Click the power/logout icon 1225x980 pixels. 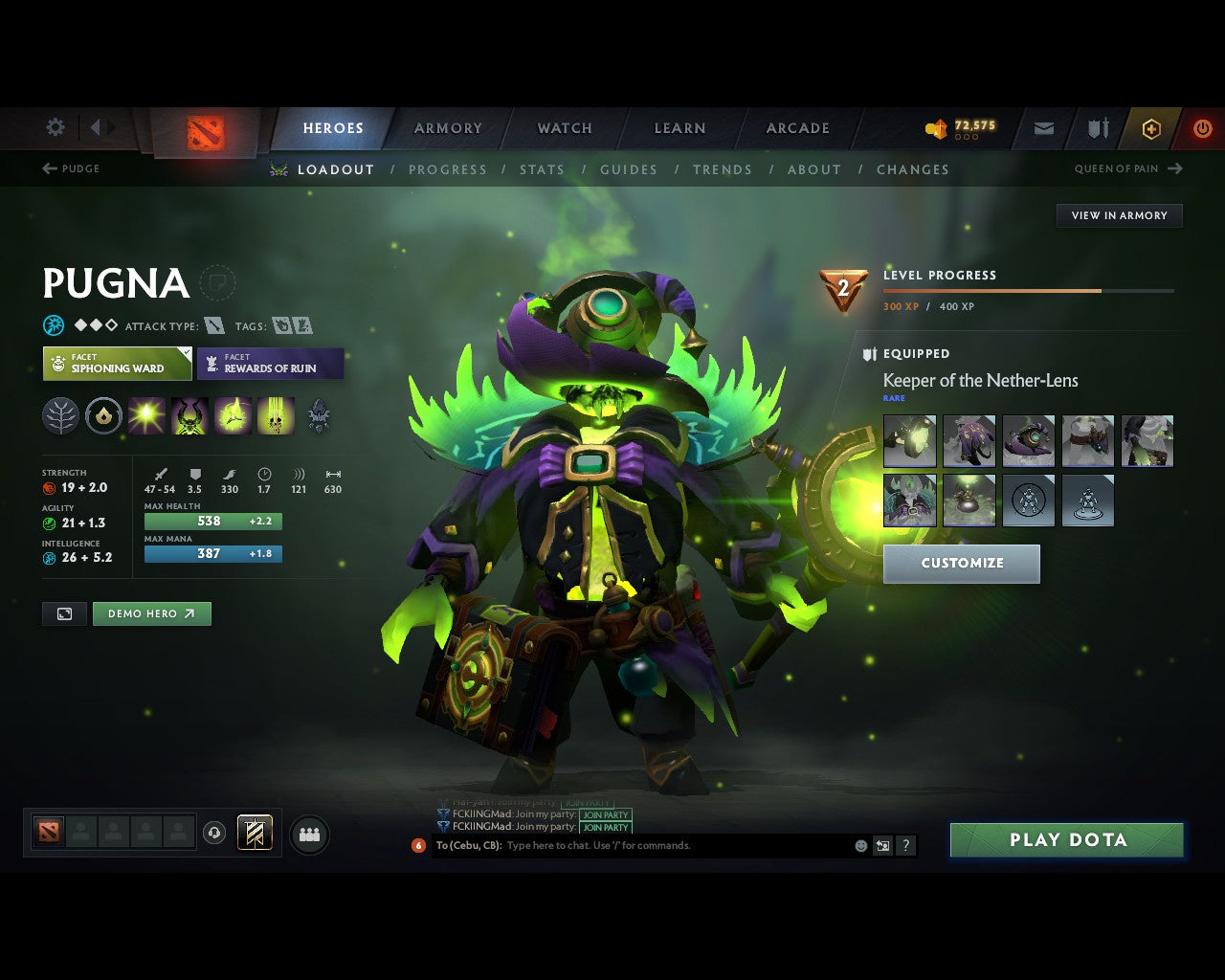pyautogui.click(x=1202, y=128)
